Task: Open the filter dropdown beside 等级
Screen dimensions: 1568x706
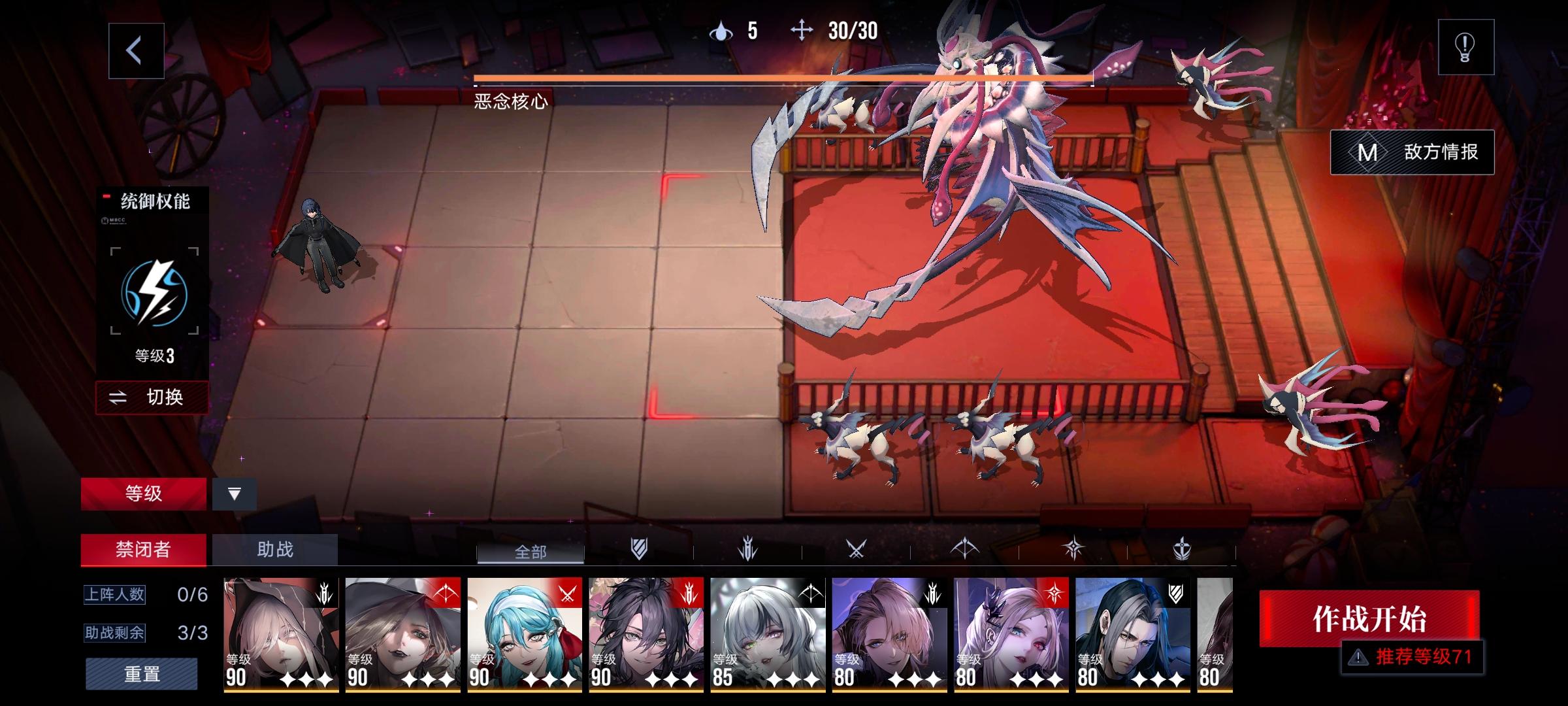Action: pos(235,494)
